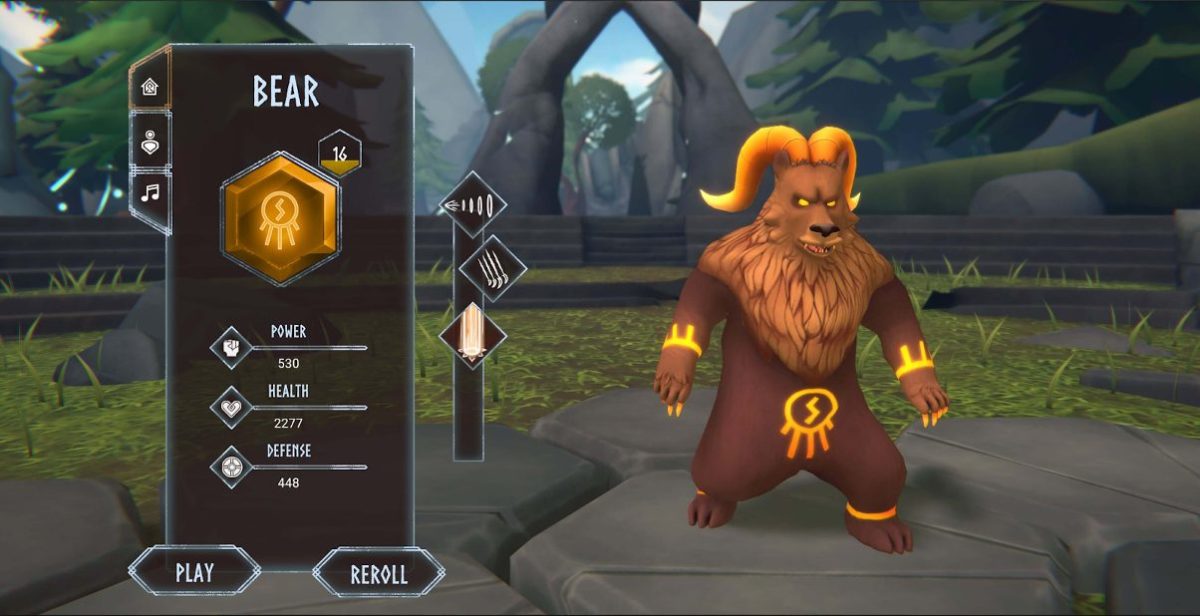Select the arrow dash ability icon
The height and width of the screenshot is (616, 1200).
471,205
